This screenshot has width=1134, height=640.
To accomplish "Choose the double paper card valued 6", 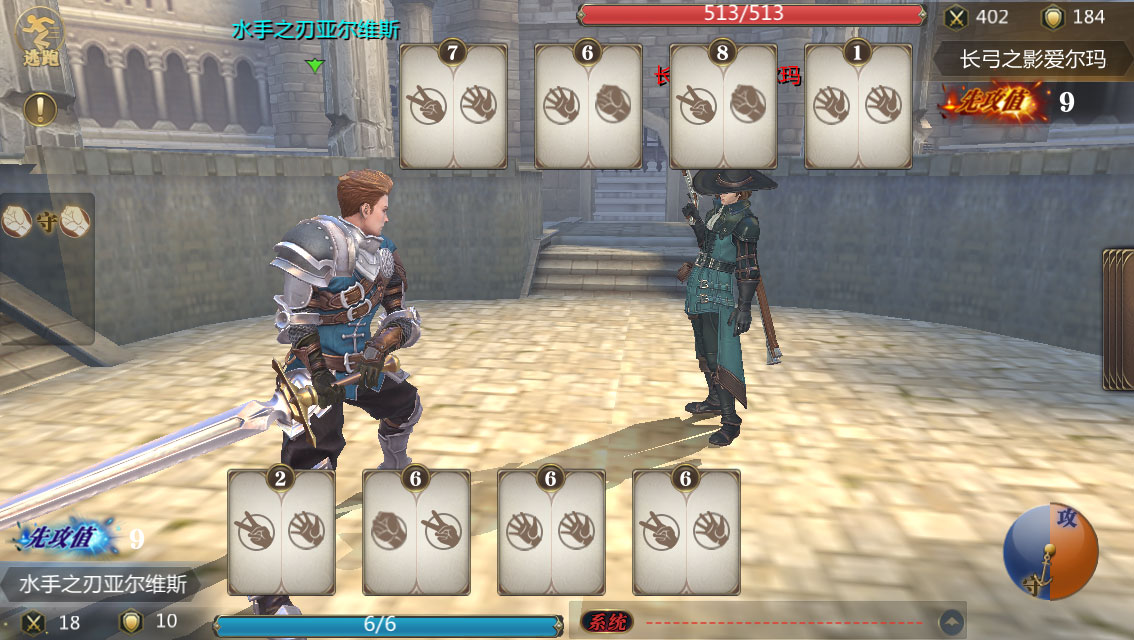I will 551,532.
